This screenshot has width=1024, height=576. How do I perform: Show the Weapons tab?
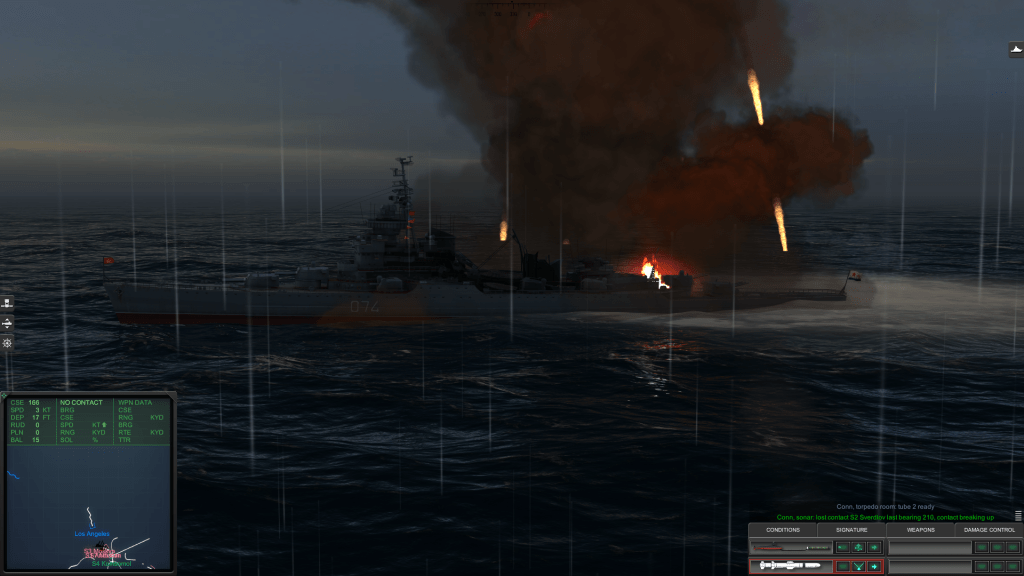pos(920,530)
